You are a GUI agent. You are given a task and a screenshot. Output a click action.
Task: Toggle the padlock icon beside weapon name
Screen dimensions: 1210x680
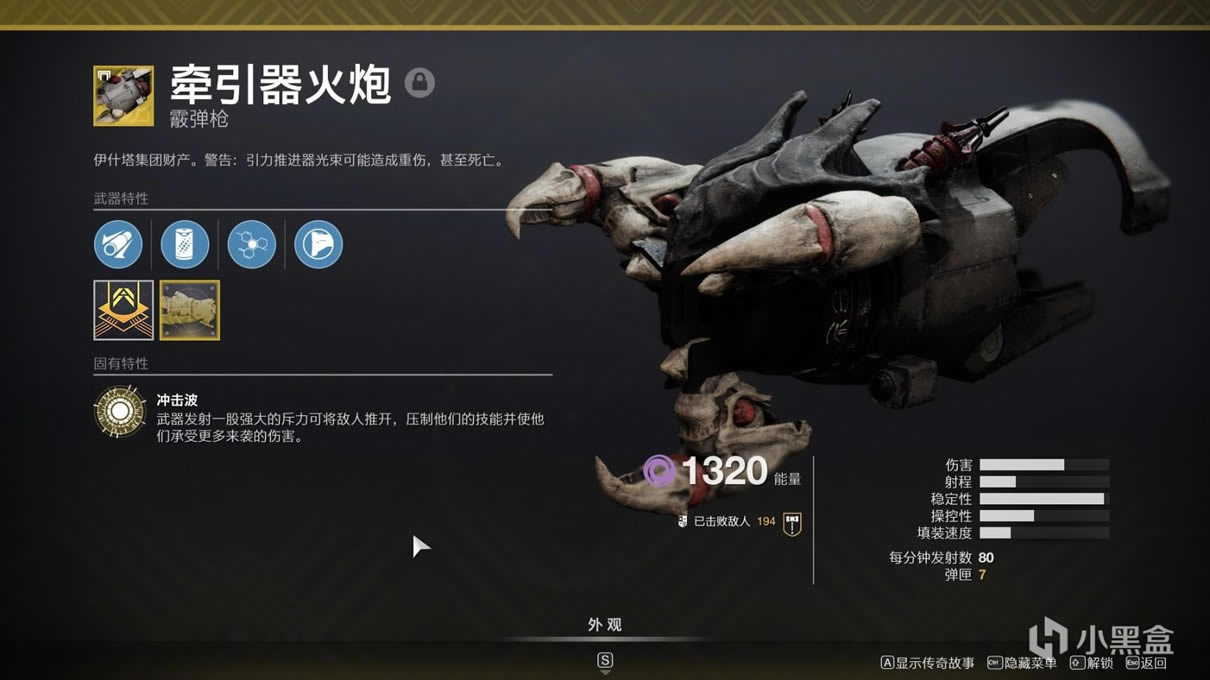click(420, 82)
